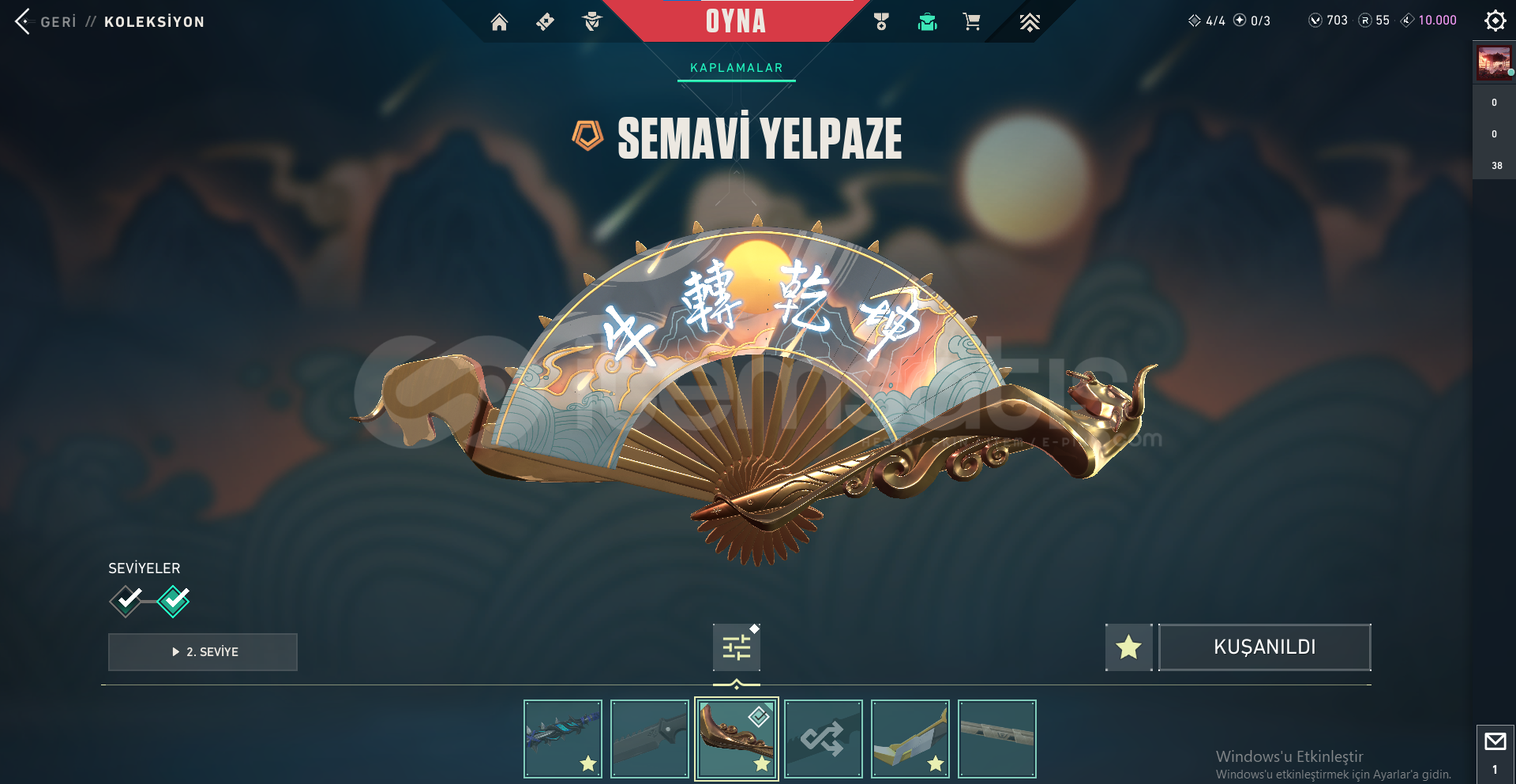Select the KAPLAMALAR tab

[x=736, y=68]
